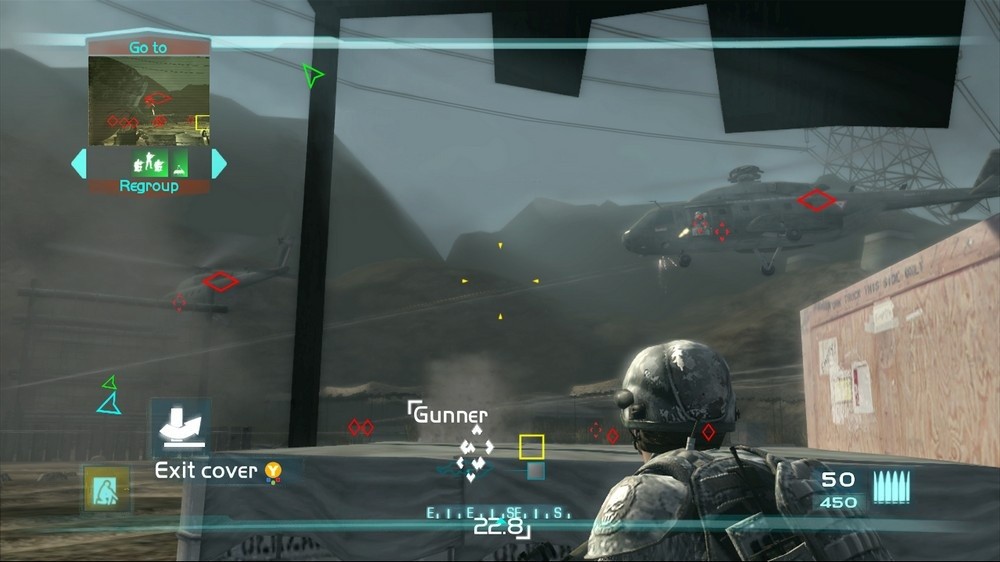The image size is (1000, 562).
Task: Select the drone support unit icon
Action: point(180,163)
